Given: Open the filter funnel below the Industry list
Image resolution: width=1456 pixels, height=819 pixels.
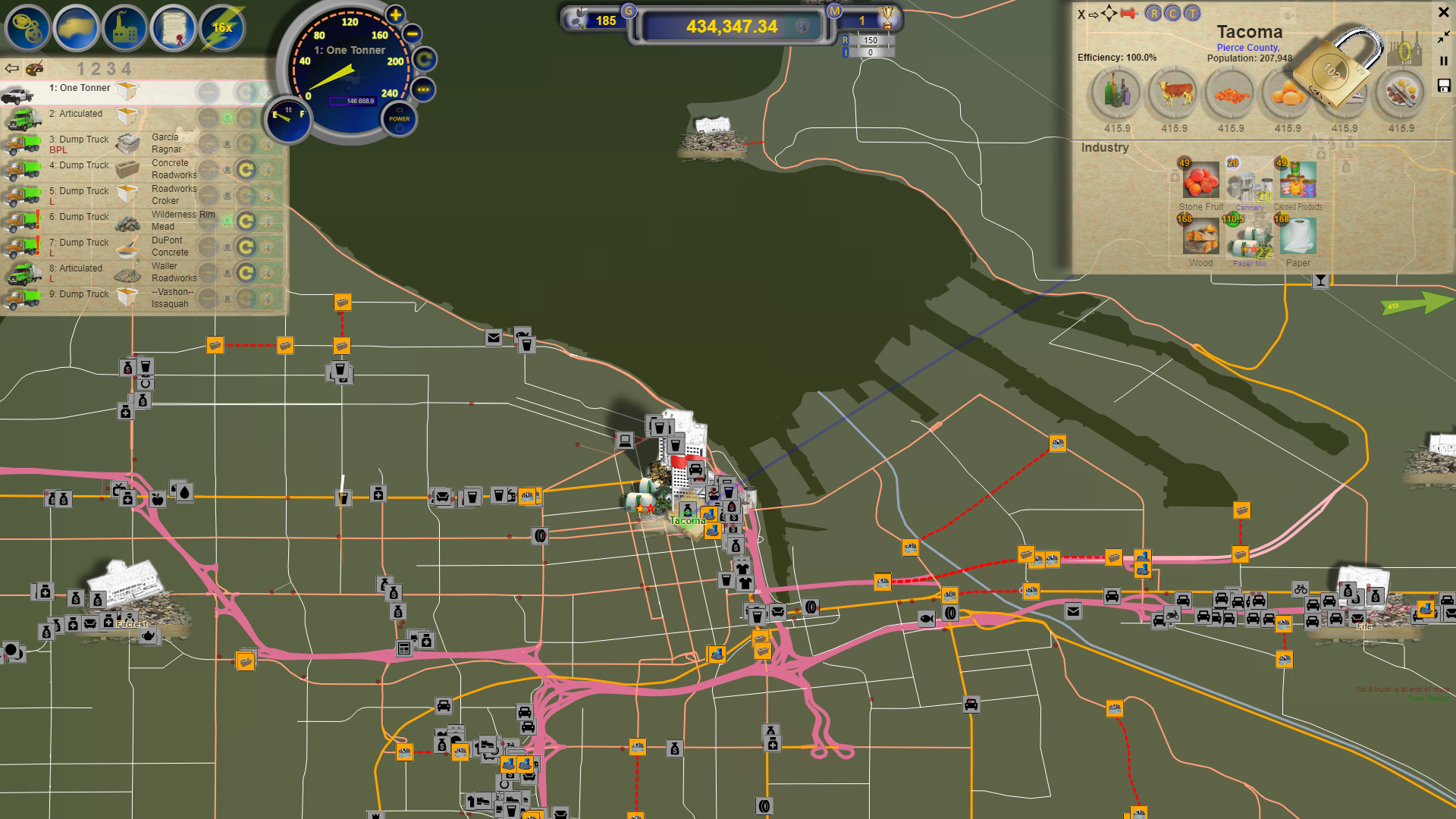Looking at the screenshot, I should tap(1319, 281).
